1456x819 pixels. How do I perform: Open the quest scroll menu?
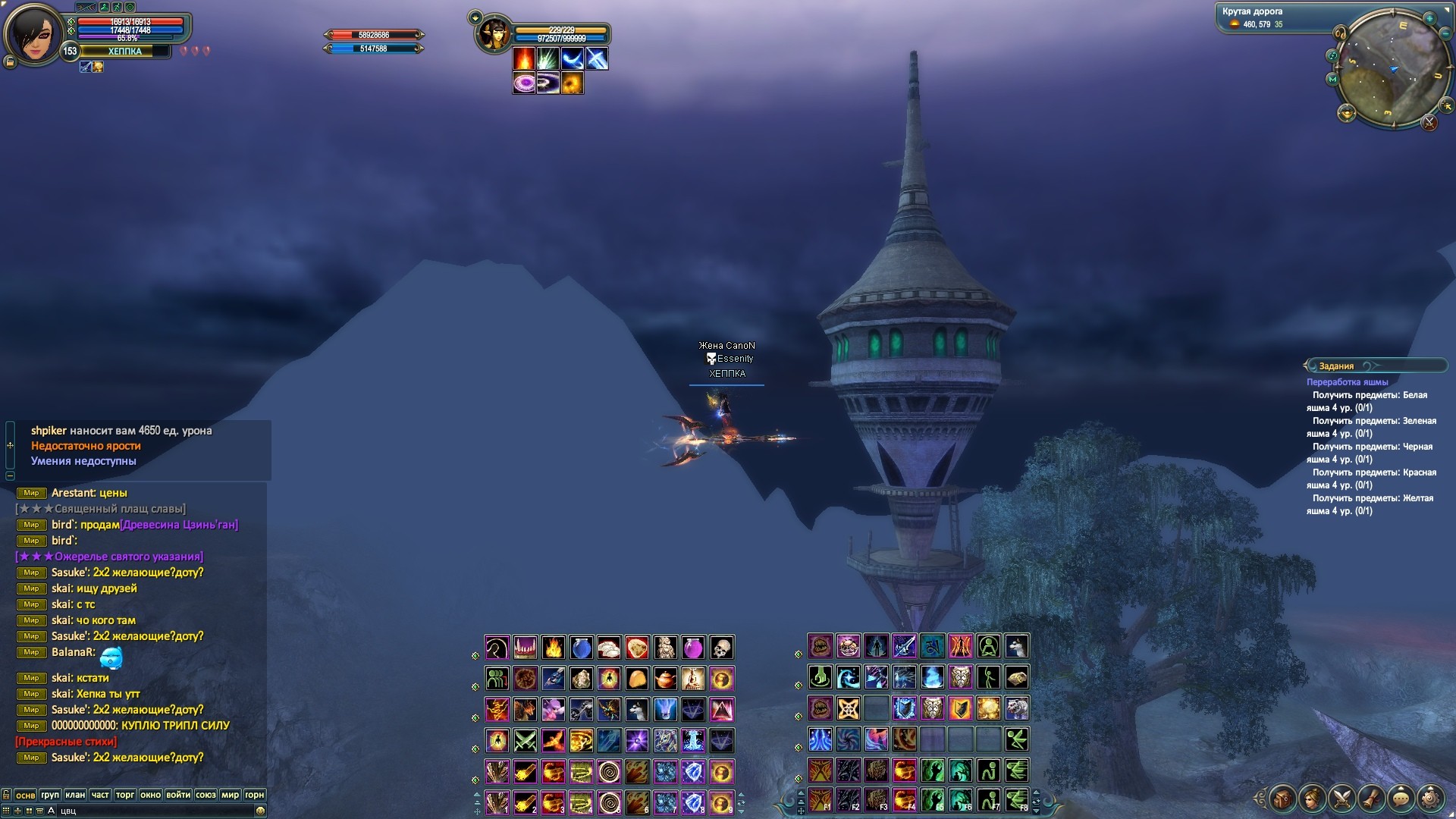pyautogui.click(x=1372, y=799)
